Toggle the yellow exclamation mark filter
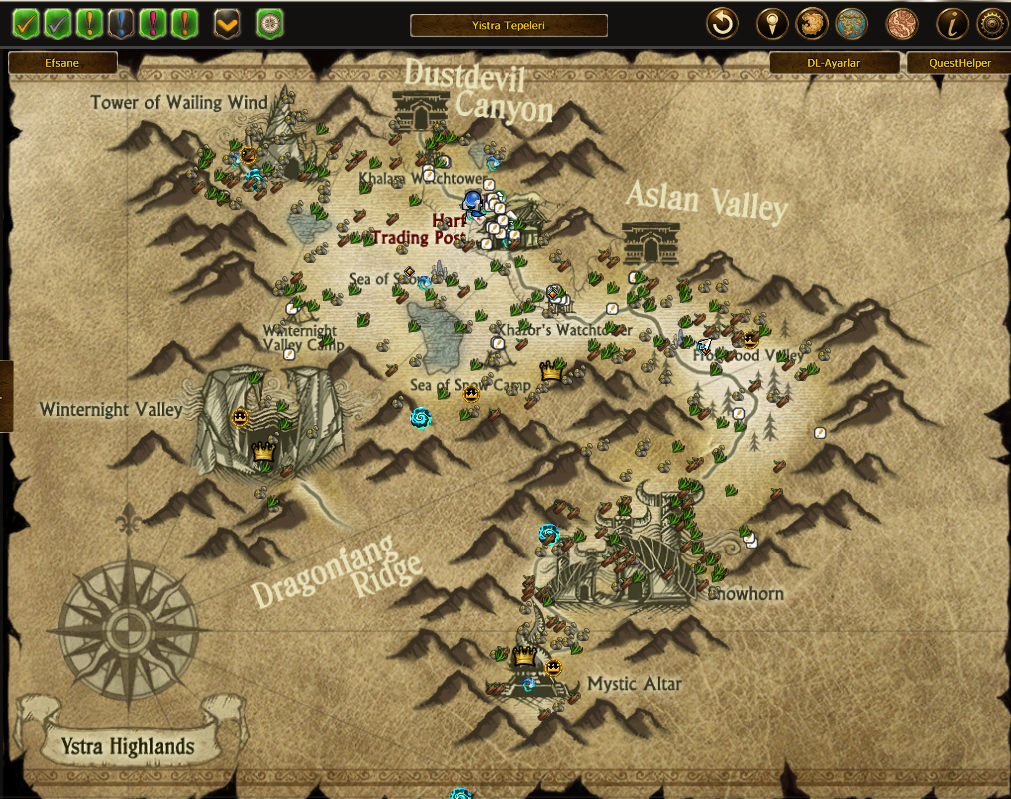 click(x=90, y=23)
